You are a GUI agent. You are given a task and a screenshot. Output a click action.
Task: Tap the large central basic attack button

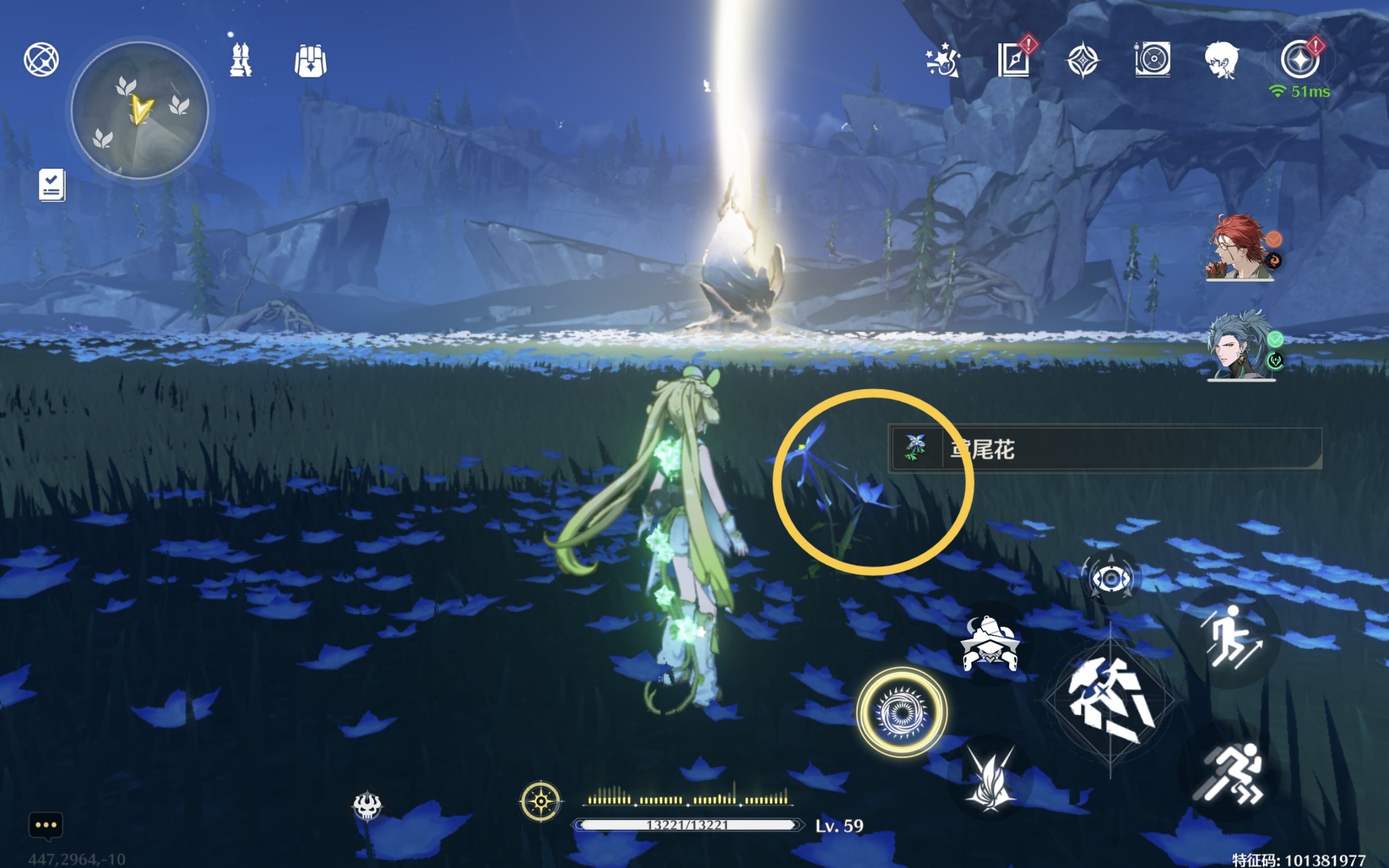1110,700
